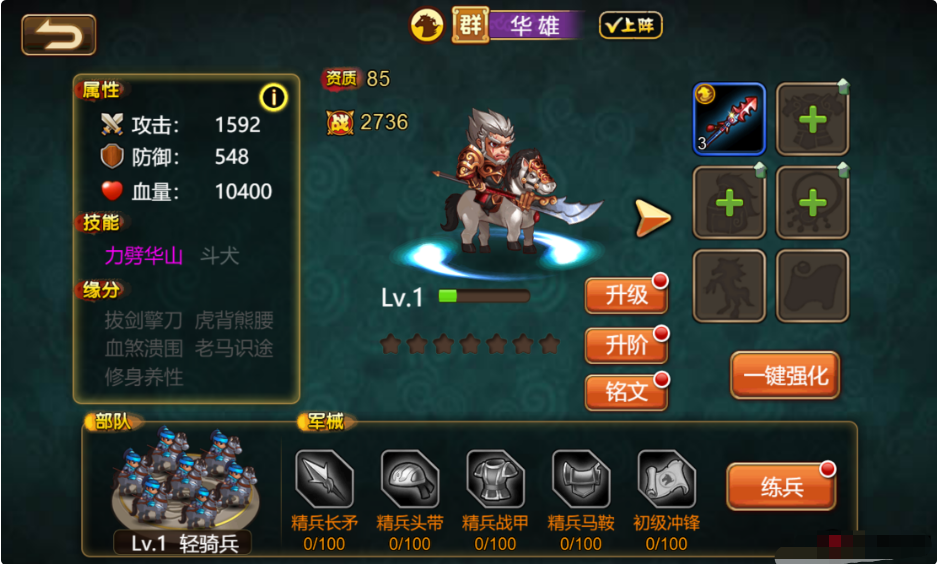
Task: Click the 升级 level-up button
Action: [x=626, y=295]
